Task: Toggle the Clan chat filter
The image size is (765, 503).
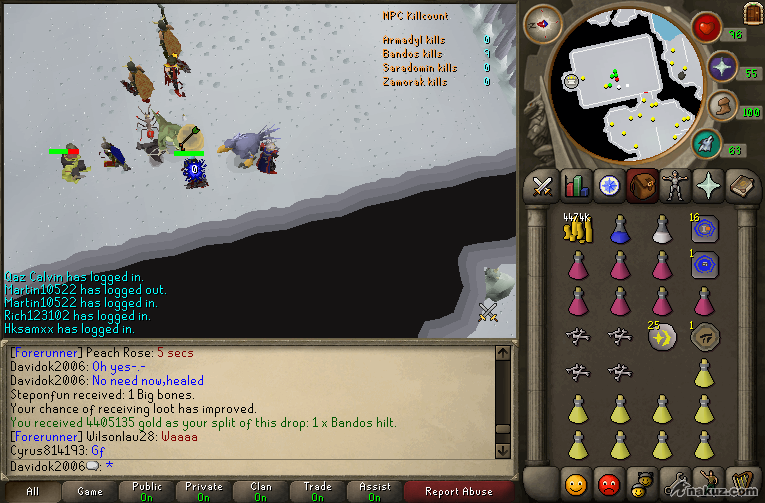Action: point(261,491)
